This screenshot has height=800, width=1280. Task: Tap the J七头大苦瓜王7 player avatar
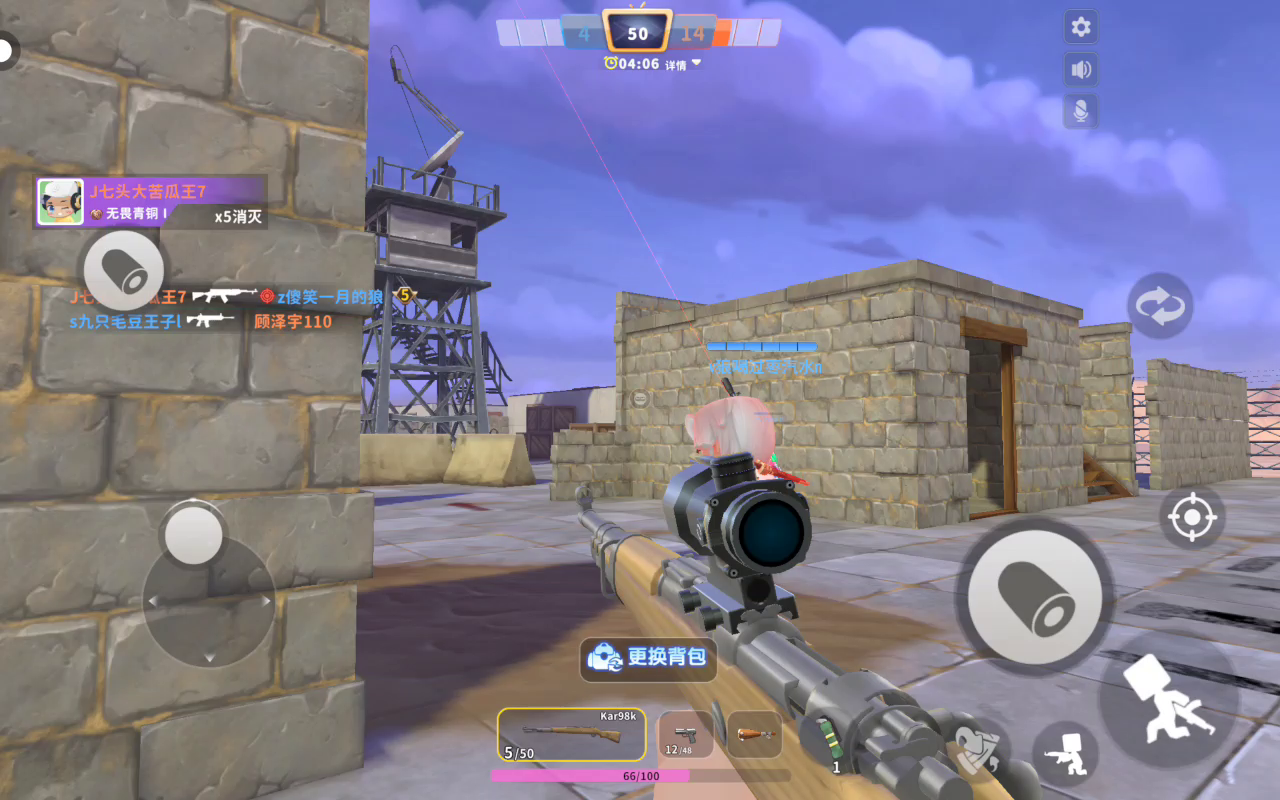coord(60,203)
